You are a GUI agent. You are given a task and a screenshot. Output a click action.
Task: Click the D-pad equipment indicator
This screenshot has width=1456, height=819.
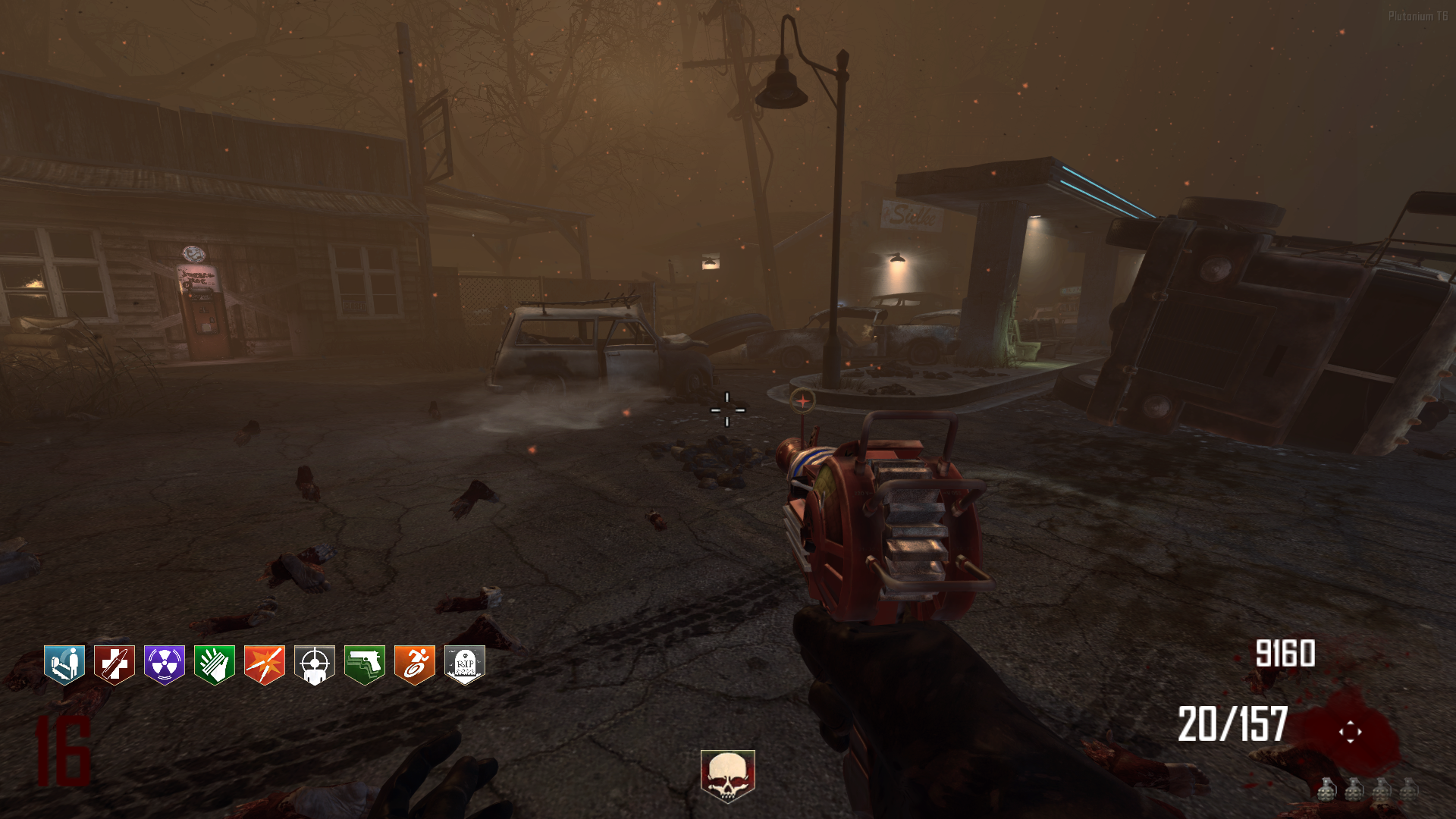pos(1350,732)
